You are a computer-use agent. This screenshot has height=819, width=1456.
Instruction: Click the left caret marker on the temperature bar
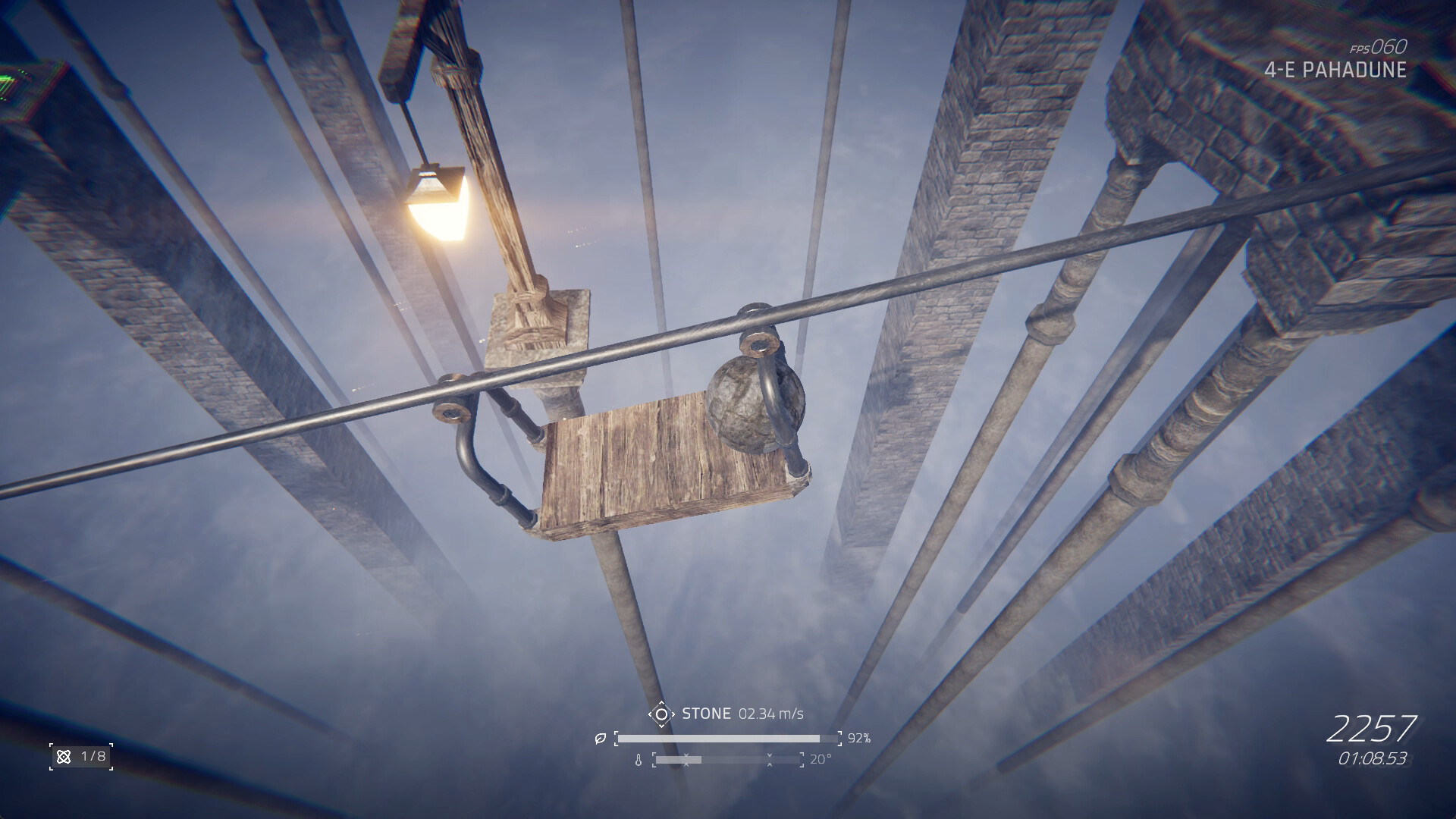[686, 760]
